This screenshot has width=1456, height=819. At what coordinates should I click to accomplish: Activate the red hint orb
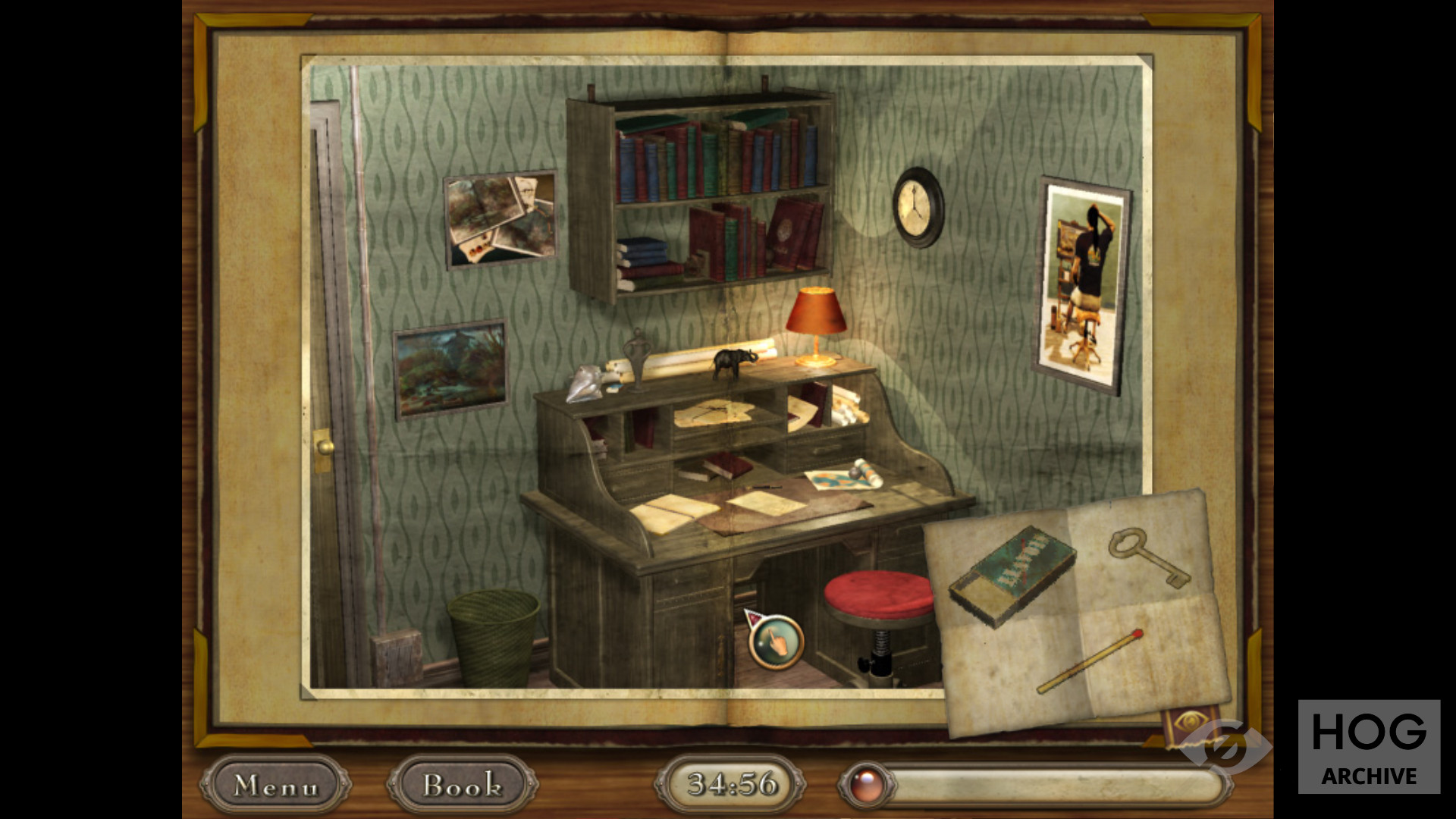(865, 786)
